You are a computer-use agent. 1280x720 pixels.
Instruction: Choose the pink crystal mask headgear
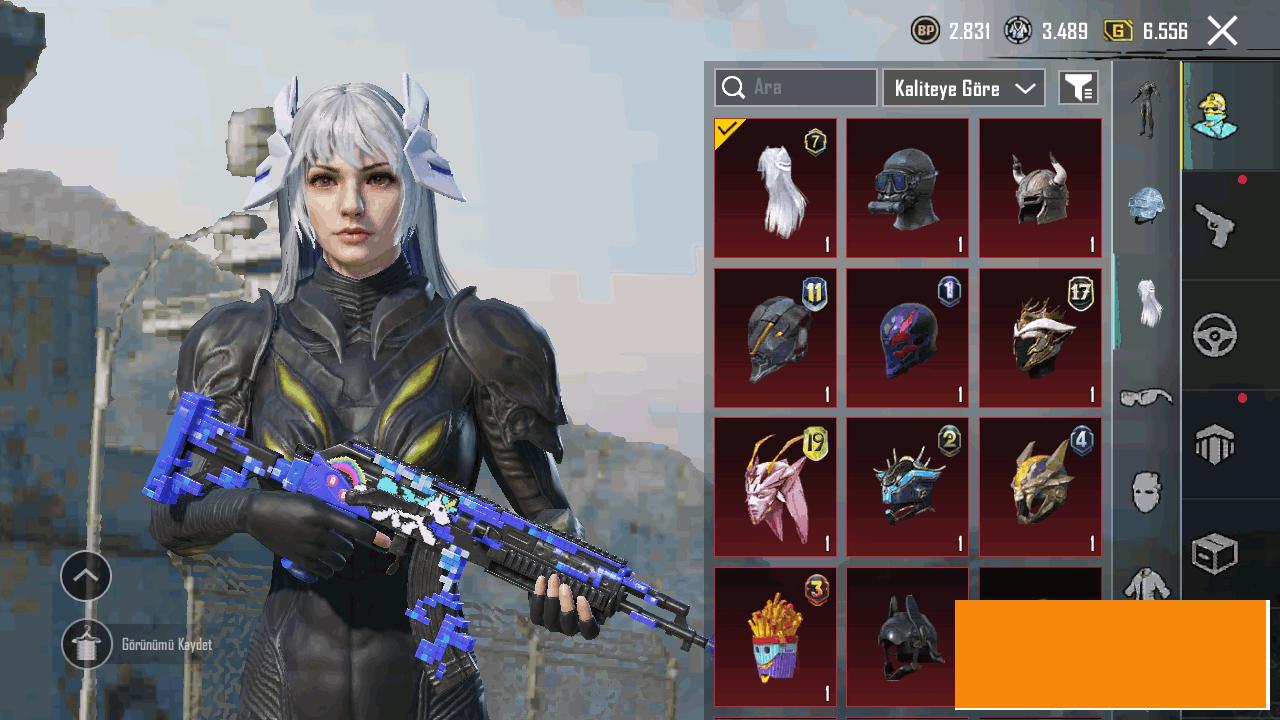775,487
